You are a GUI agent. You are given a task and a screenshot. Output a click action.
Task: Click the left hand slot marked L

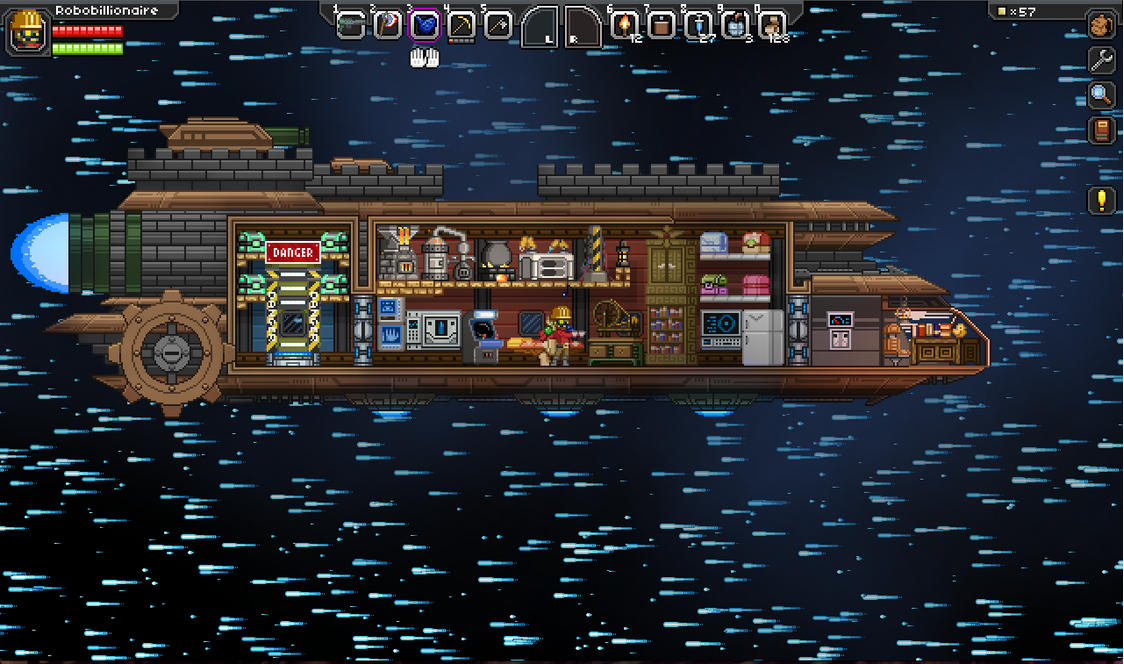pos(540,27)
